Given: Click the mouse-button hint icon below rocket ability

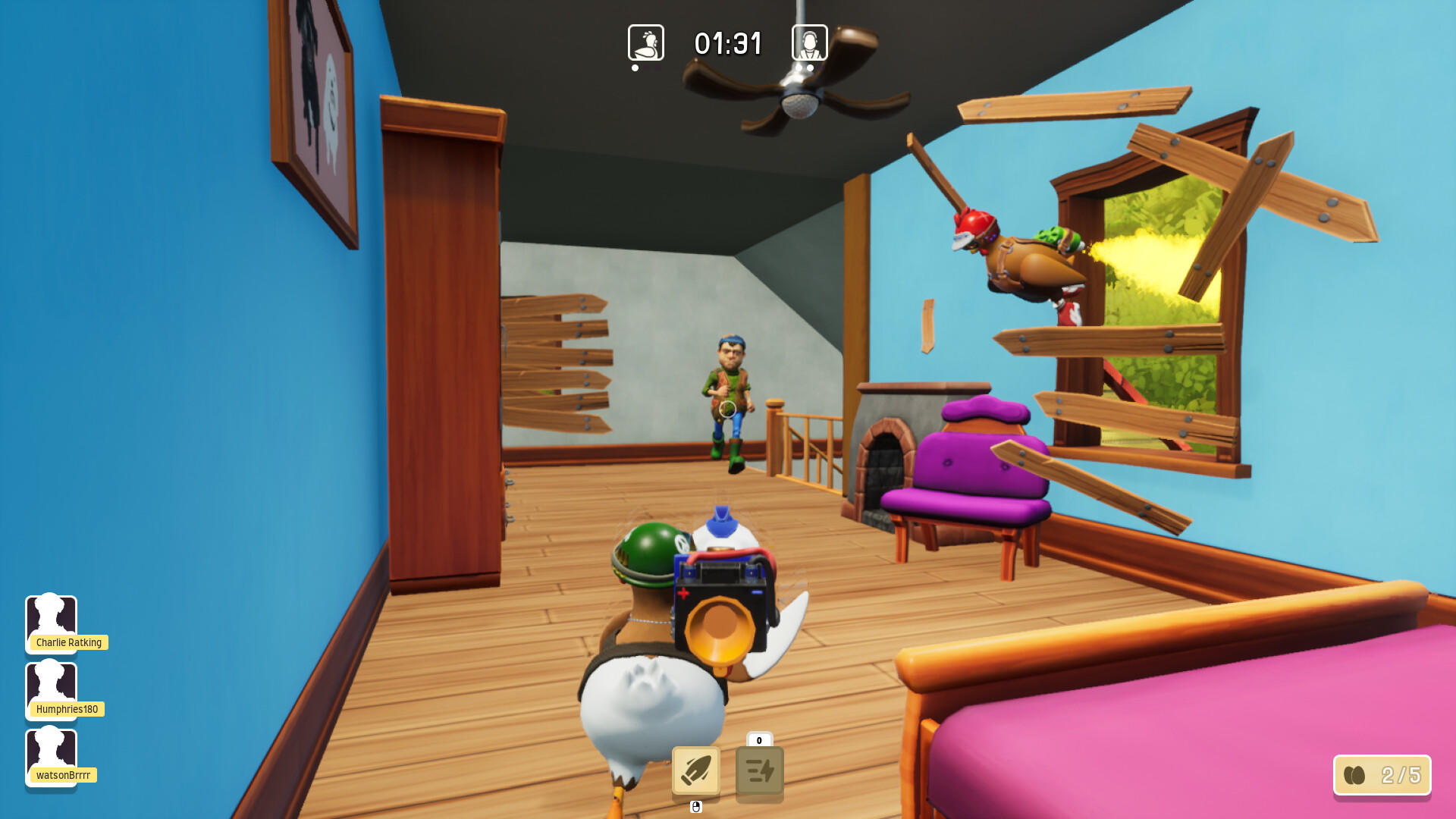Looking at the screenshot, I should pyautogui.click(x=695, y=808).
